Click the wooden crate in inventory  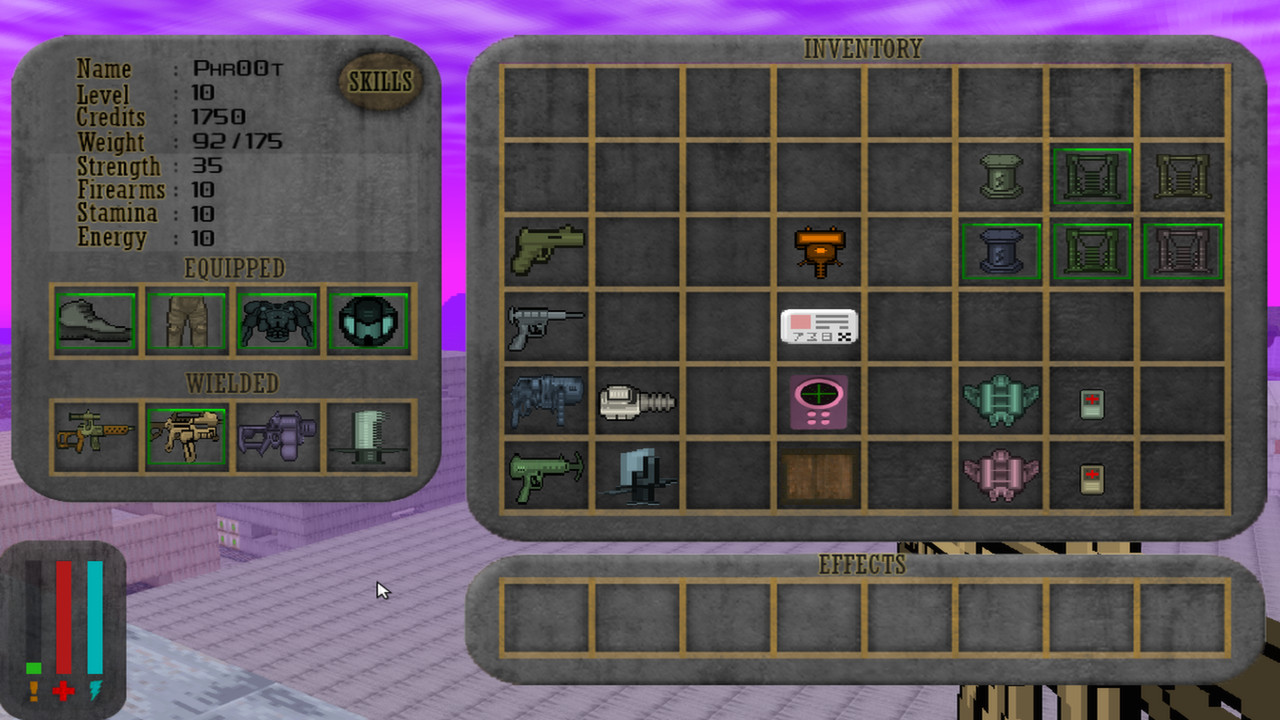pos(818,478)
